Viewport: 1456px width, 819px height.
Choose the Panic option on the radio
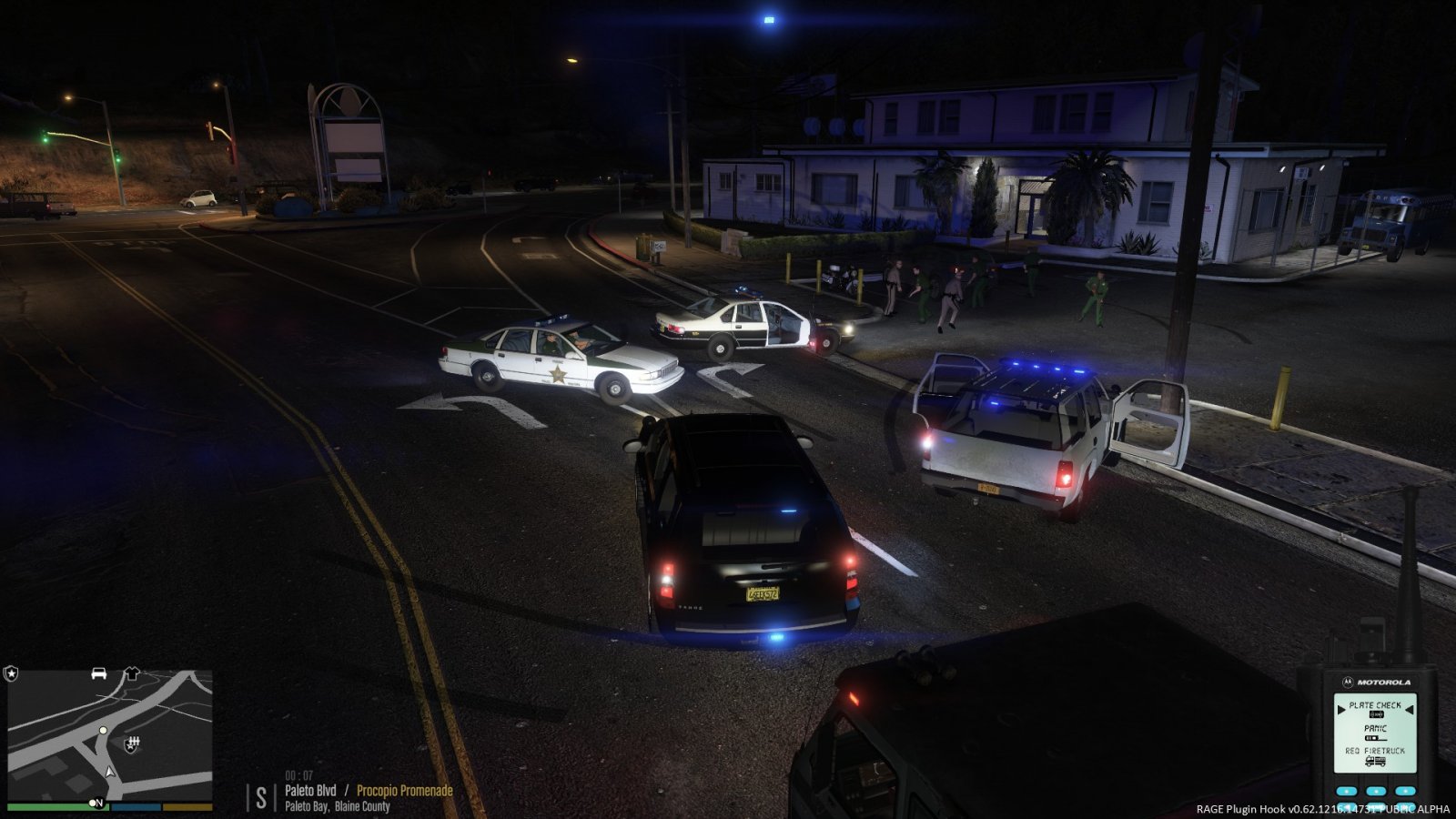click(1375, 730)
